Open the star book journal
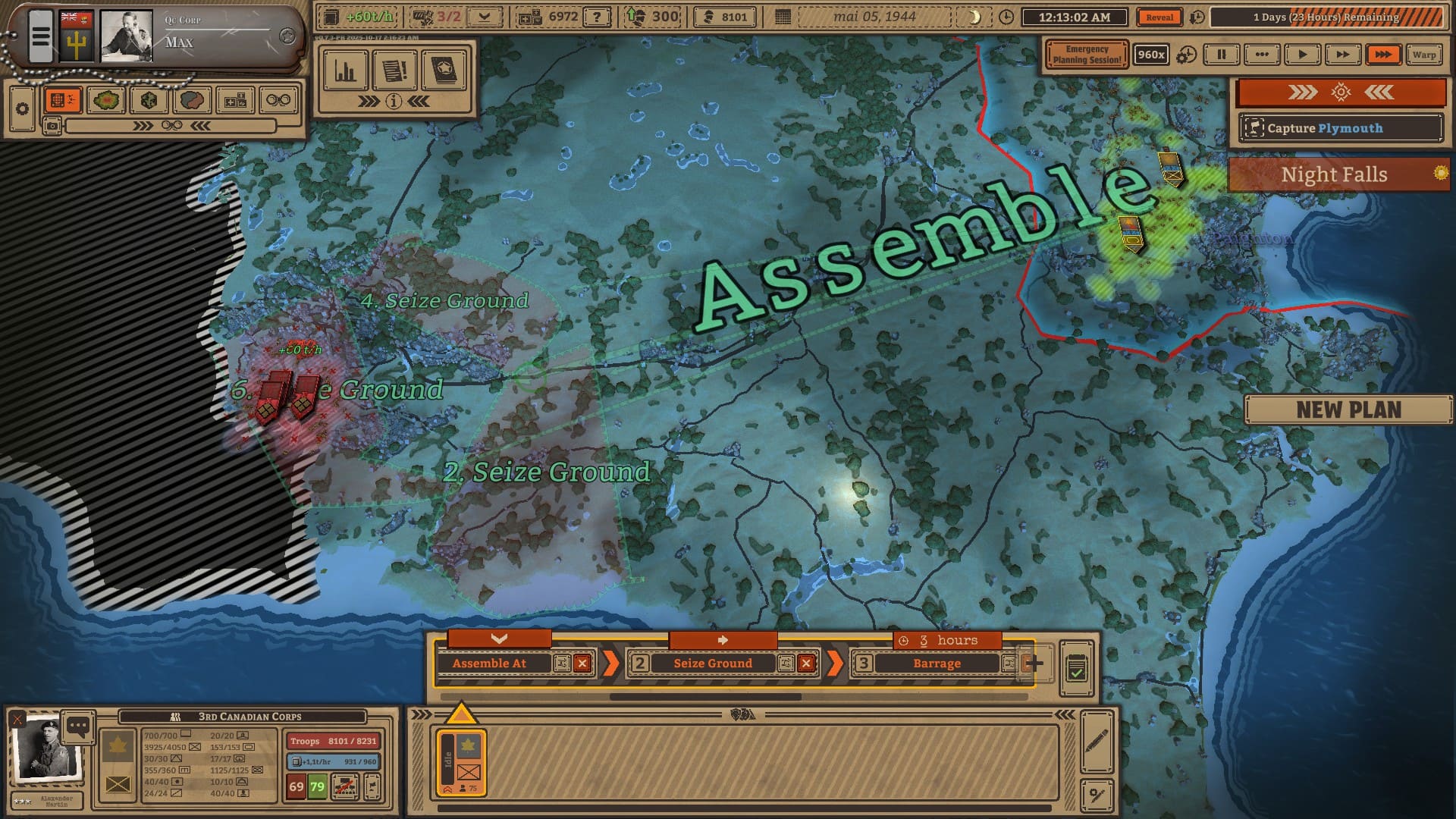This screenshot has width=1456, height=819. 444,71
